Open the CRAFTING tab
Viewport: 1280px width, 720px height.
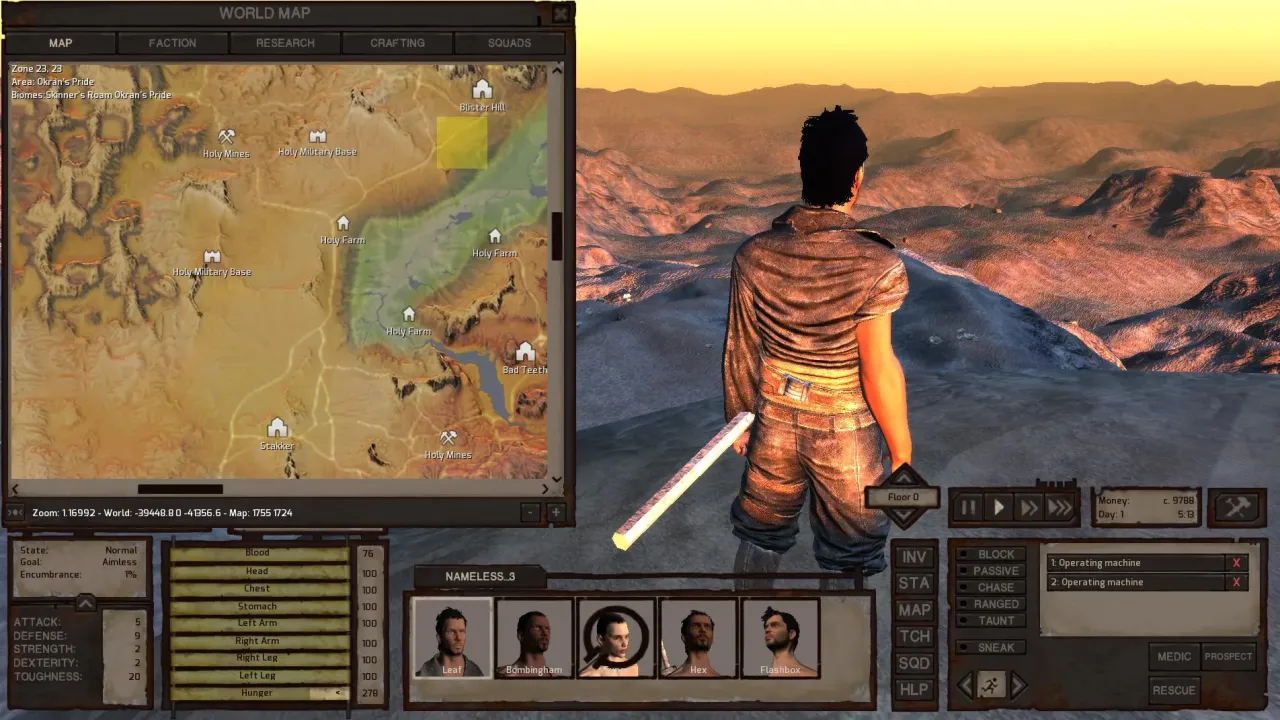point(396,43)
